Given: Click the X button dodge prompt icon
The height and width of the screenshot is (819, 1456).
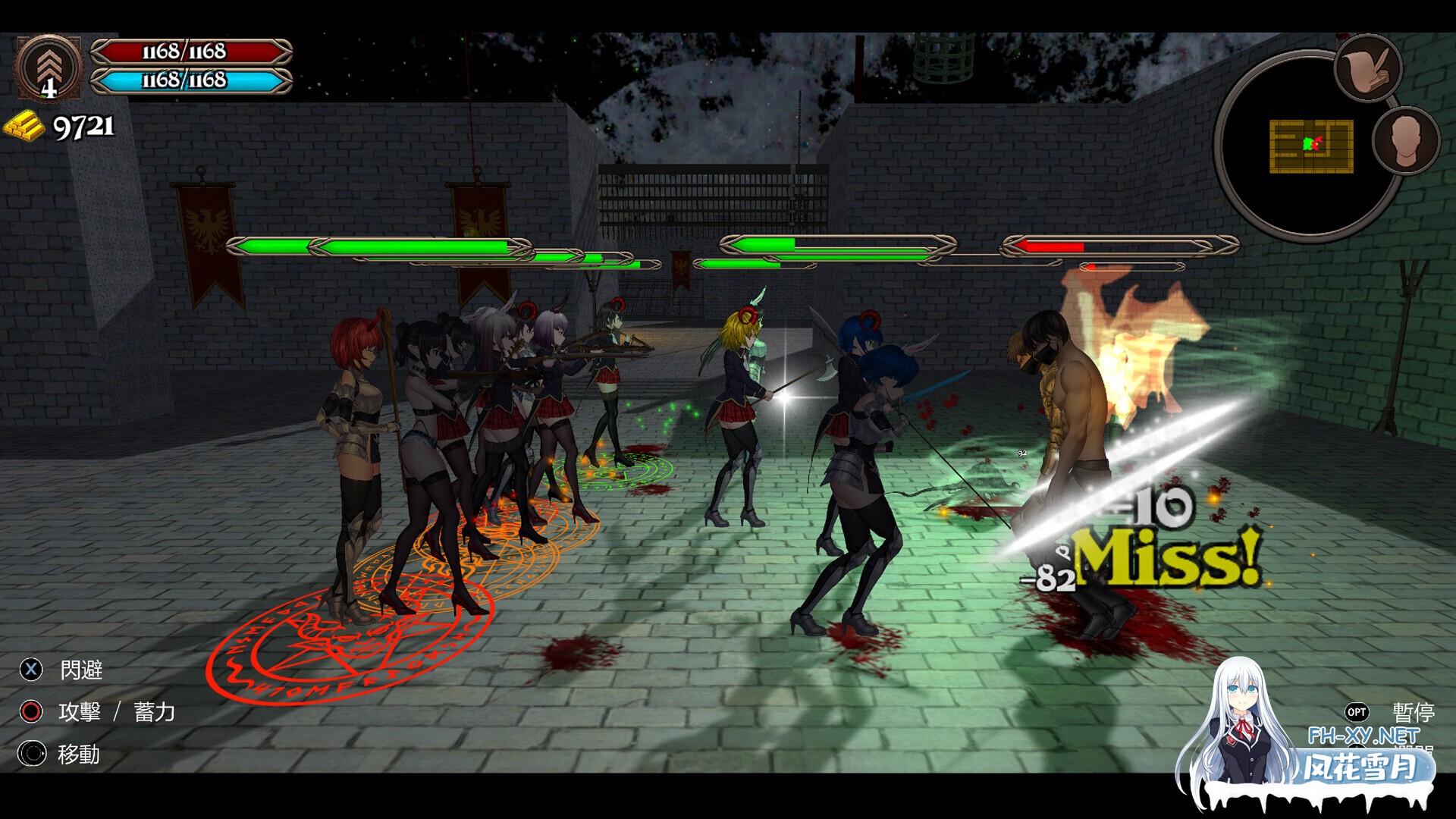Looking at the screenshot, I should (30, 670).
